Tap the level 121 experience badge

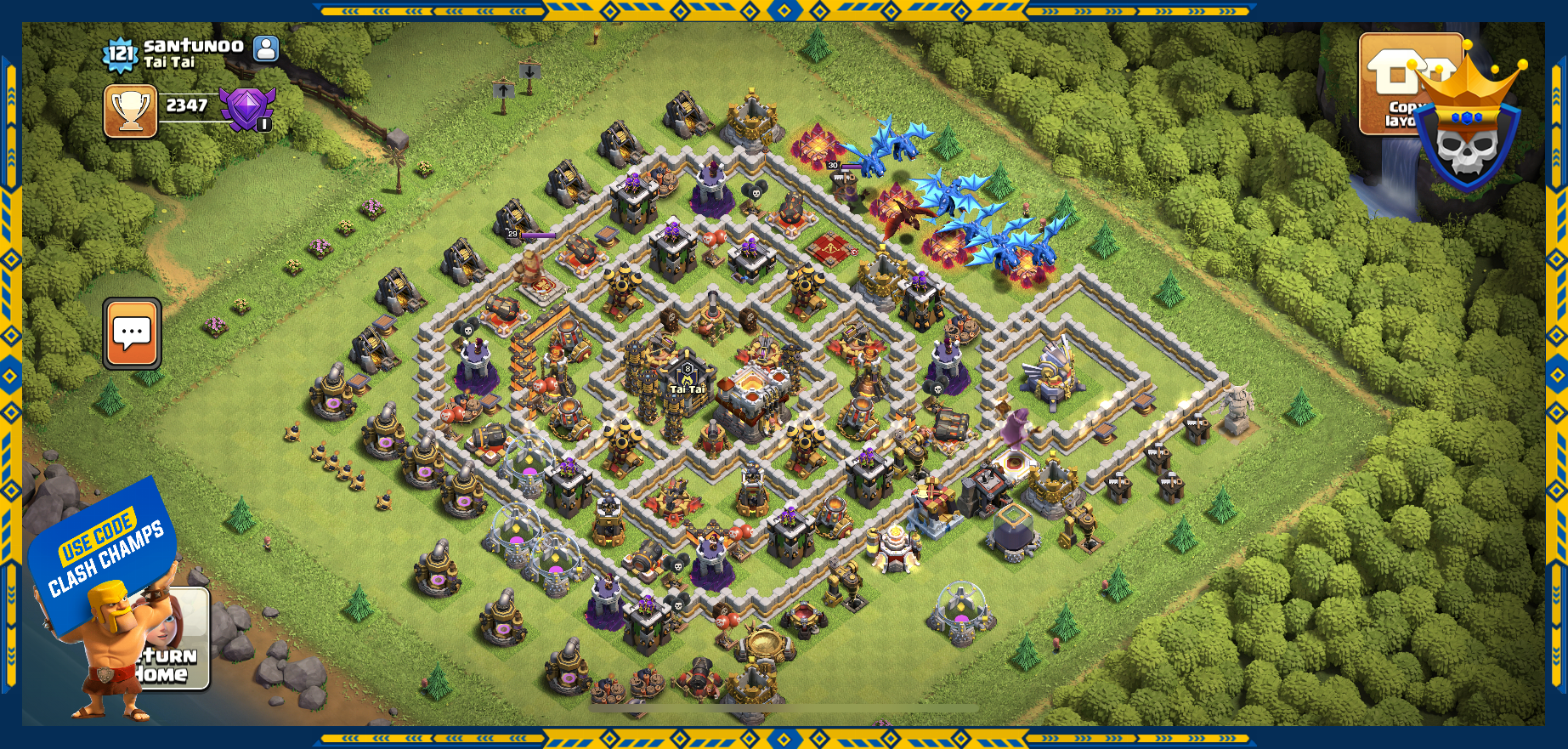(120, 55)
